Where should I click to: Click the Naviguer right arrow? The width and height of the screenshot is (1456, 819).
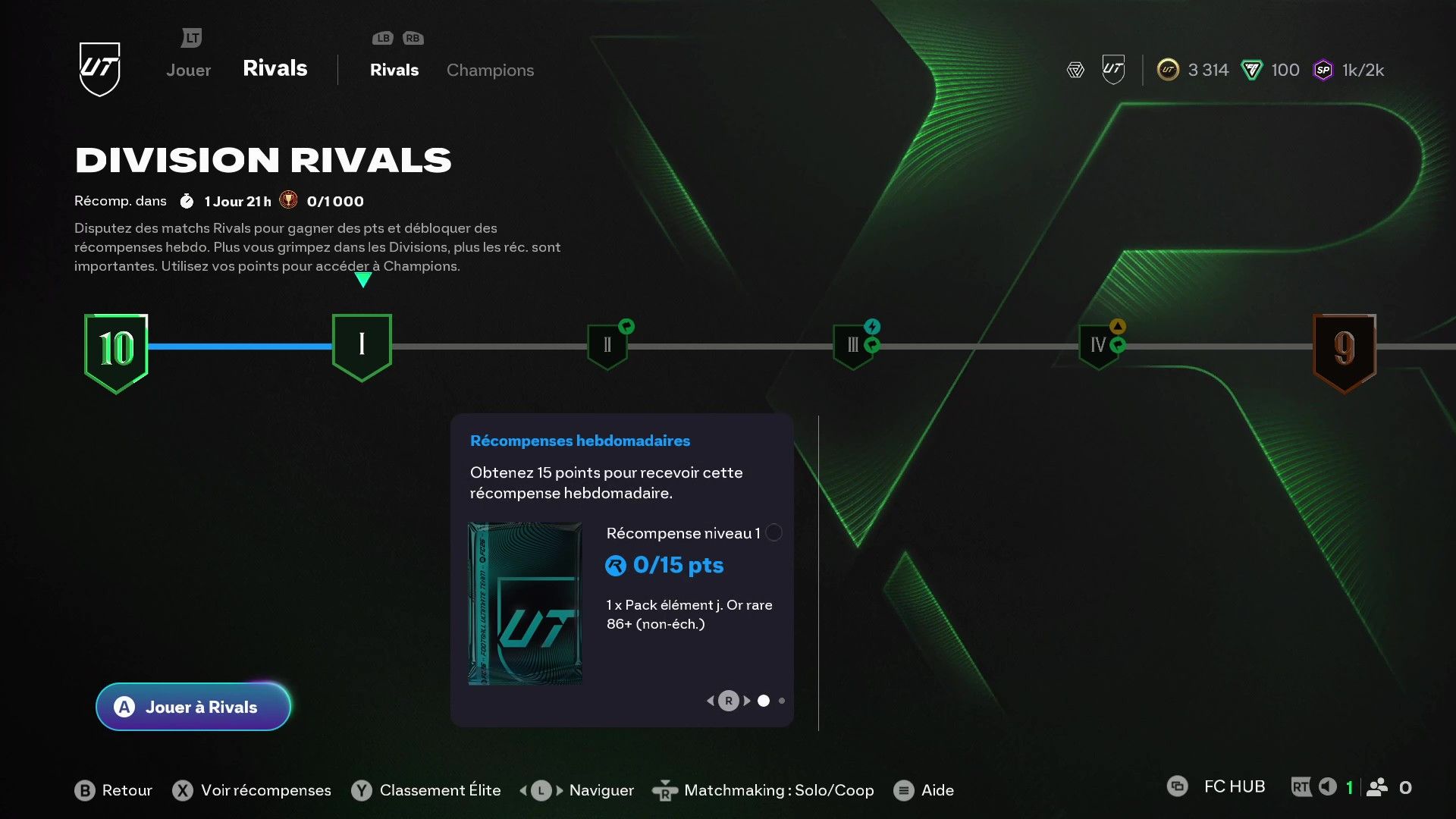557,790
